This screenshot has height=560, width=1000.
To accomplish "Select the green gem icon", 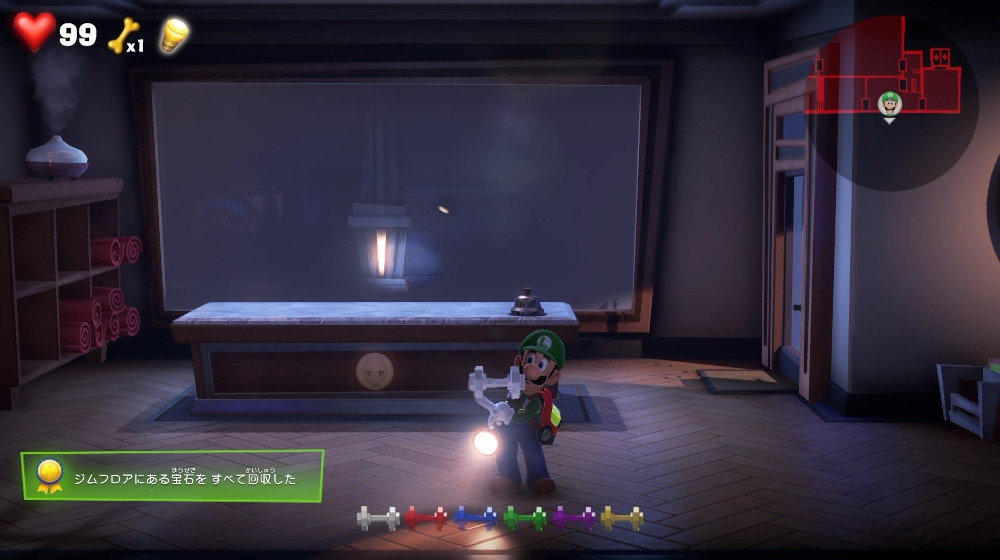I will tap(524, 518).
